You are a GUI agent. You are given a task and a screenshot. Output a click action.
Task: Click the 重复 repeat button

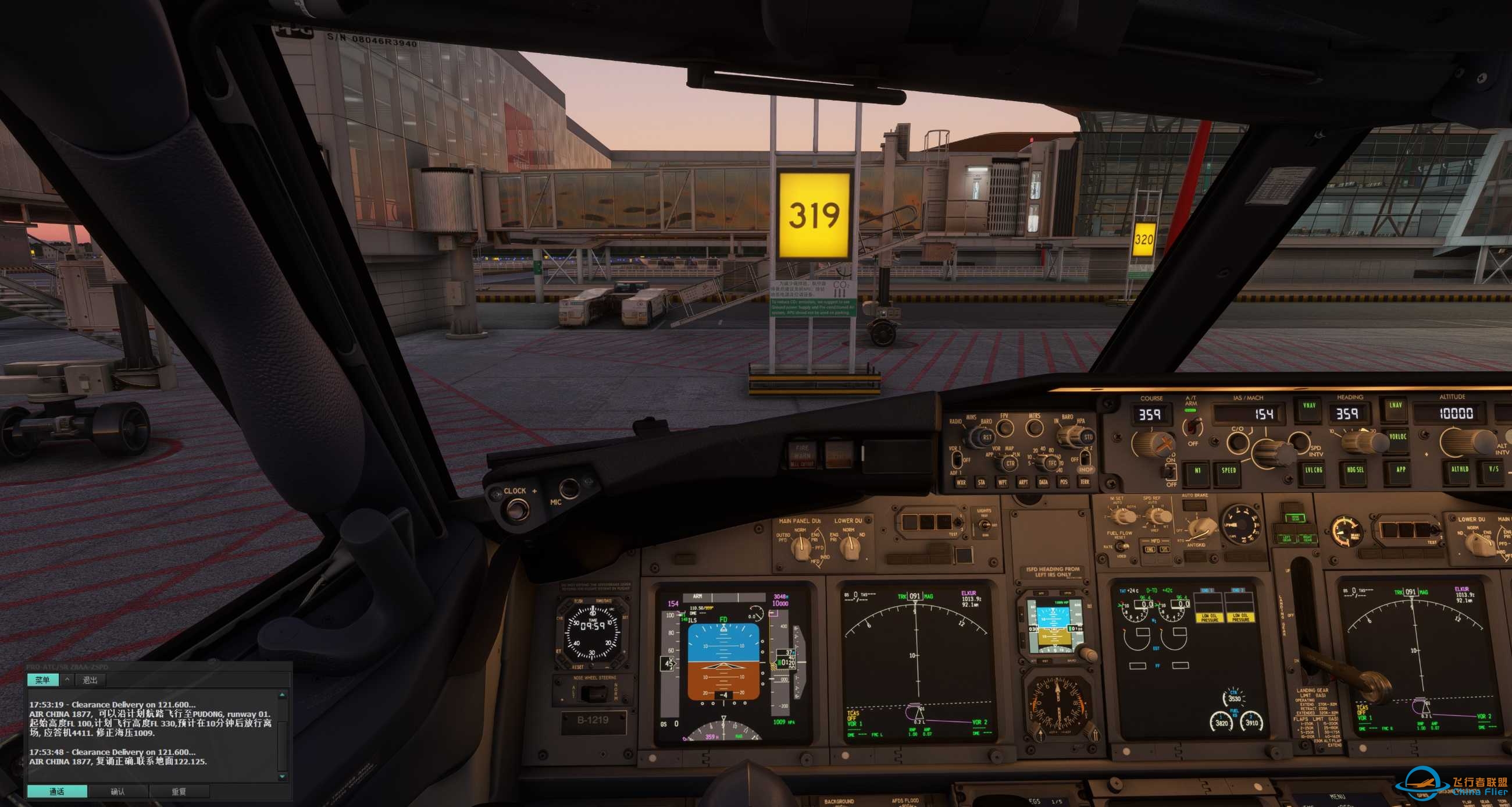pos(179,792)
